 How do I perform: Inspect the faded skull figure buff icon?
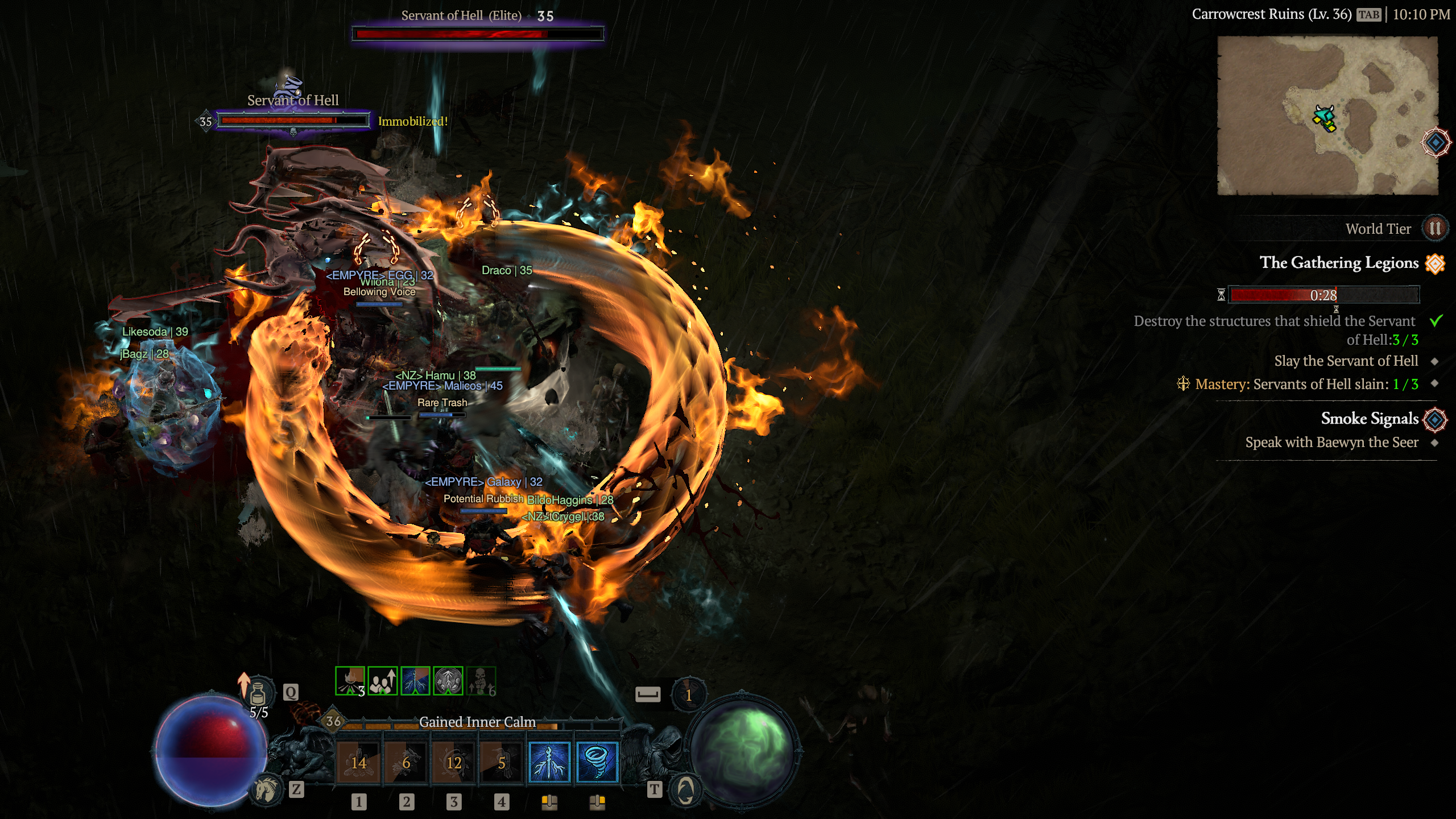[x=481, y=681]
